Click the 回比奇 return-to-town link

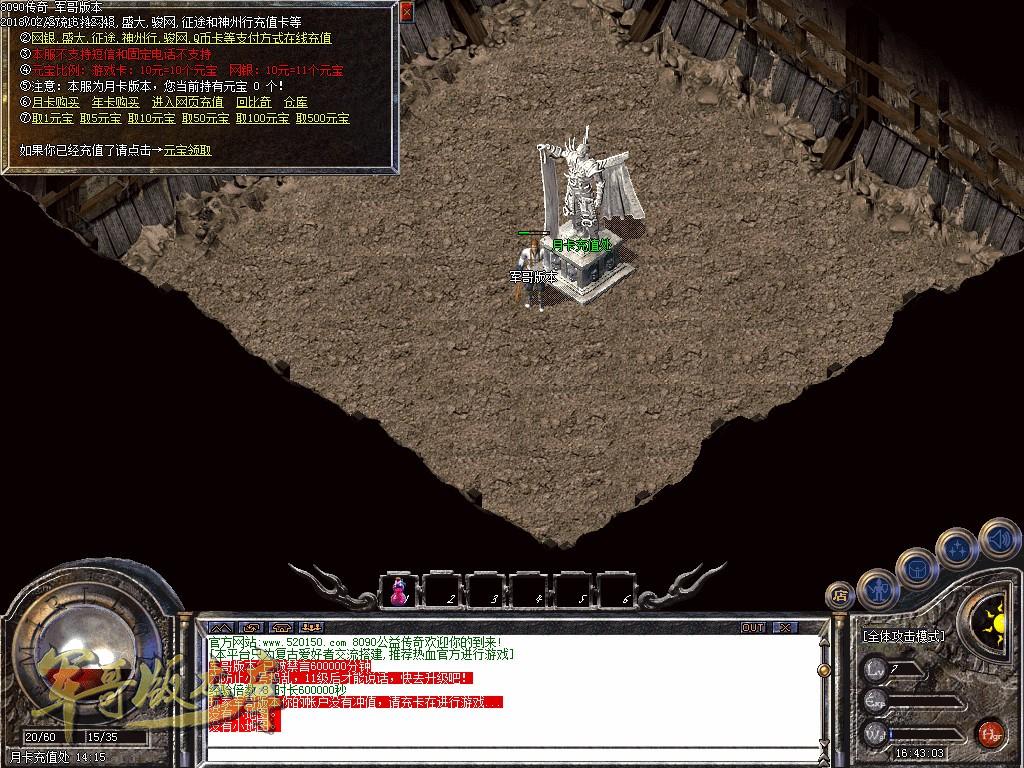[253, 102]
